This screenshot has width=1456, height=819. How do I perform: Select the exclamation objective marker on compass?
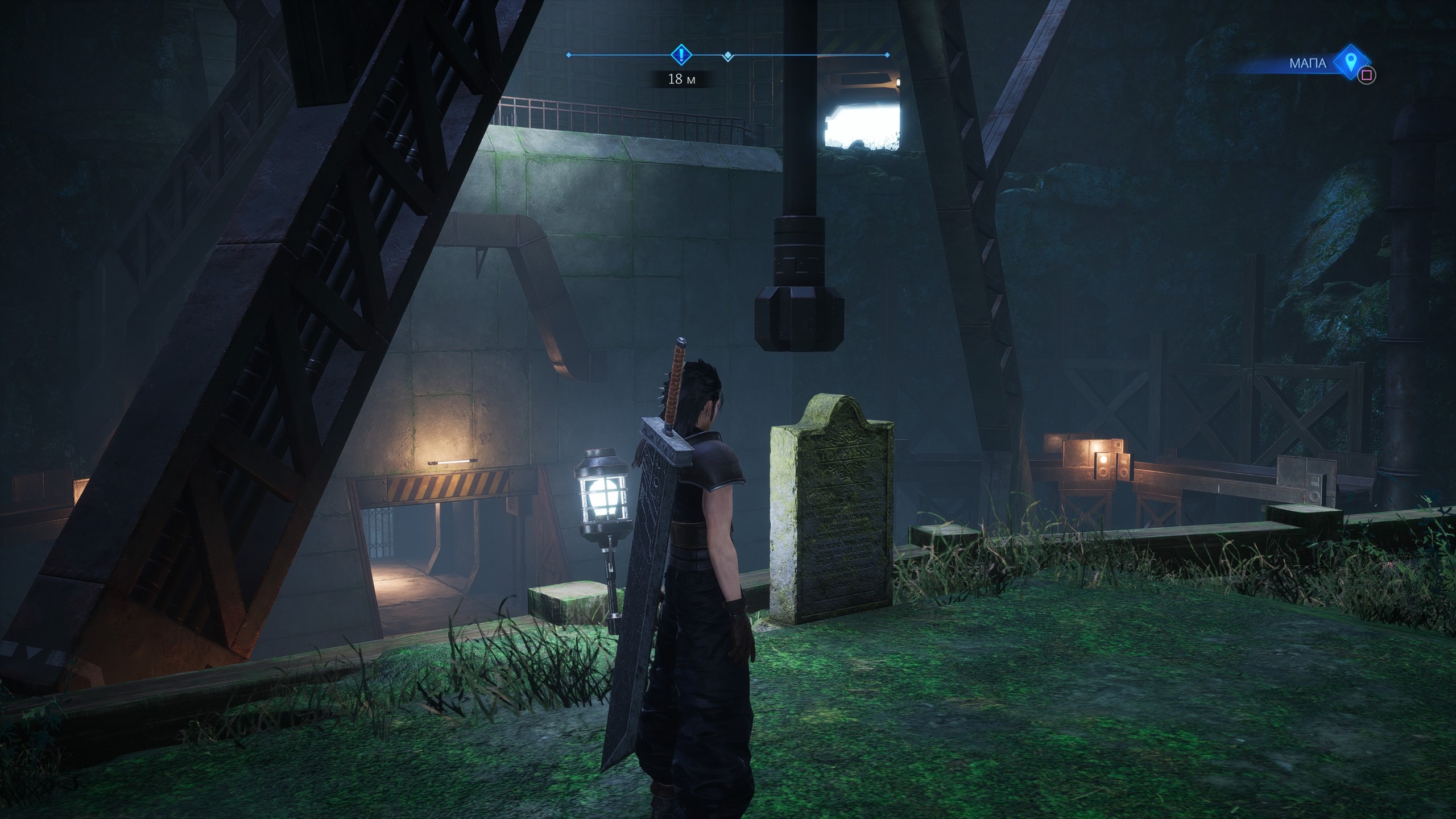point(681,55)
